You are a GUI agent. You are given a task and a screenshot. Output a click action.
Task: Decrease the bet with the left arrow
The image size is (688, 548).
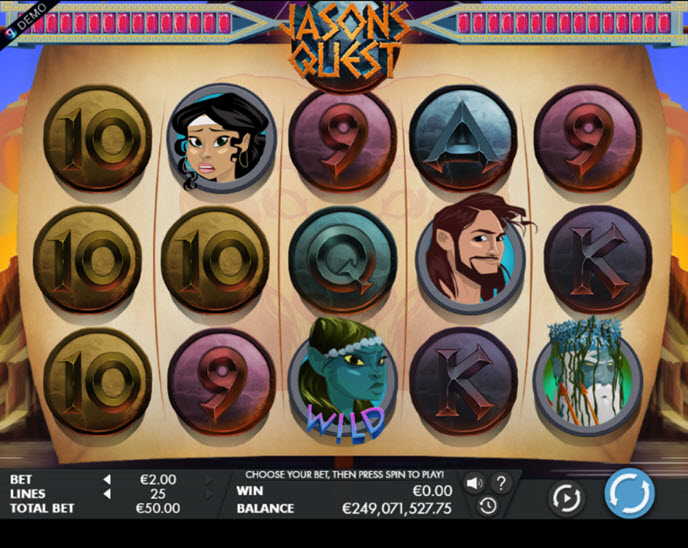click(107, 480)
